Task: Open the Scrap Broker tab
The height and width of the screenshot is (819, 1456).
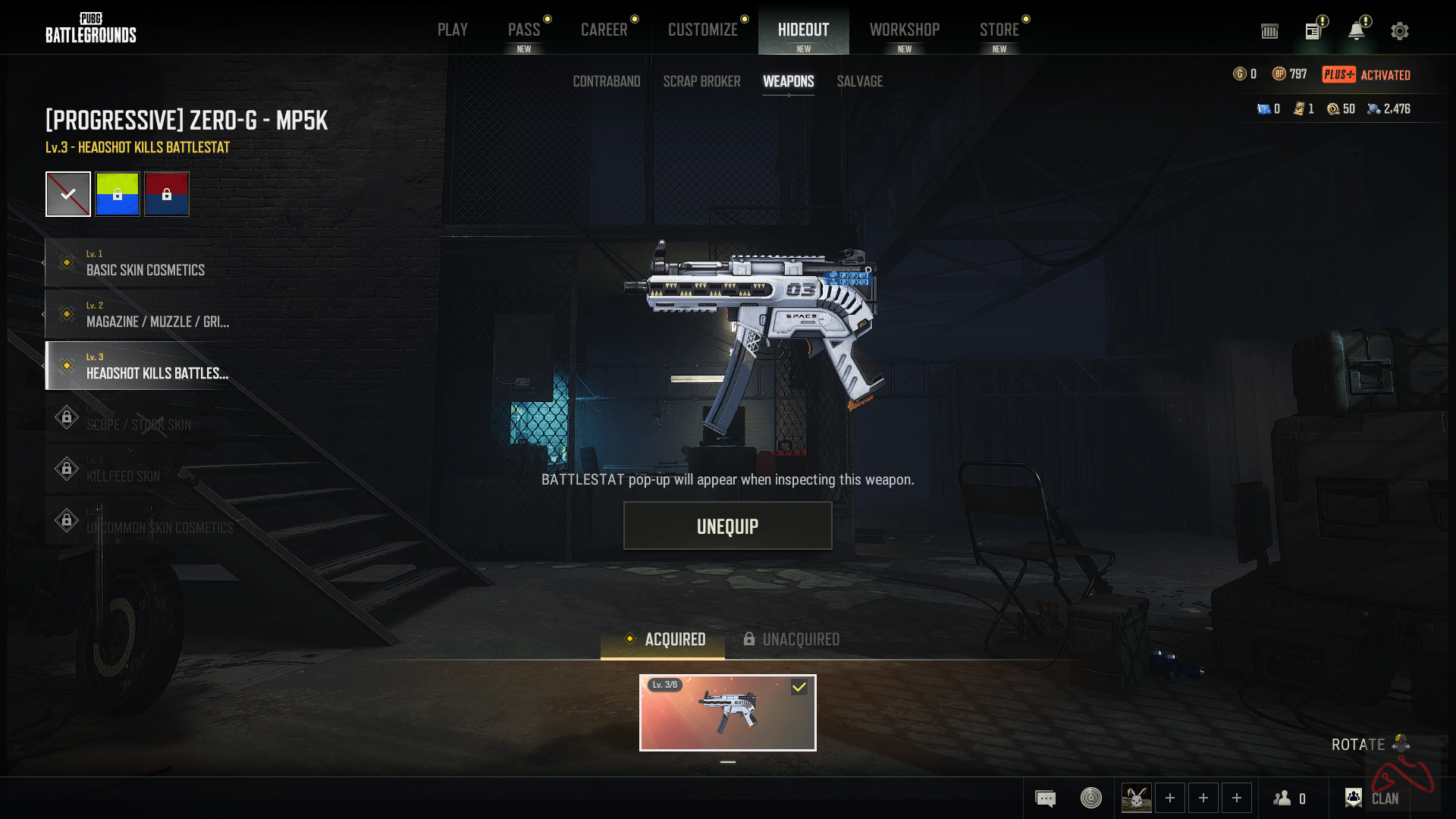Action: click(701, 81)
